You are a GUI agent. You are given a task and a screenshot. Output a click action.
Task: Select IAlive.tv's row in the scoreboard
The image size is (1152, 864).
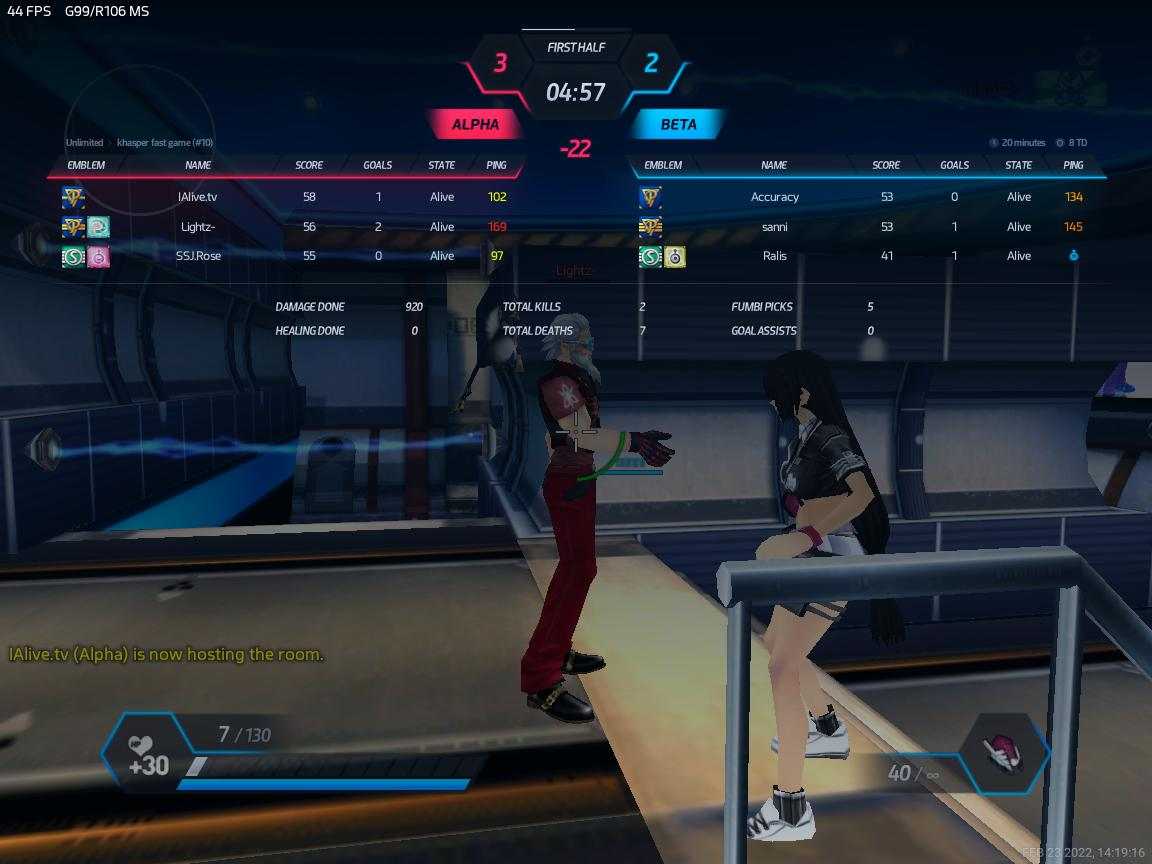[197, 197]
